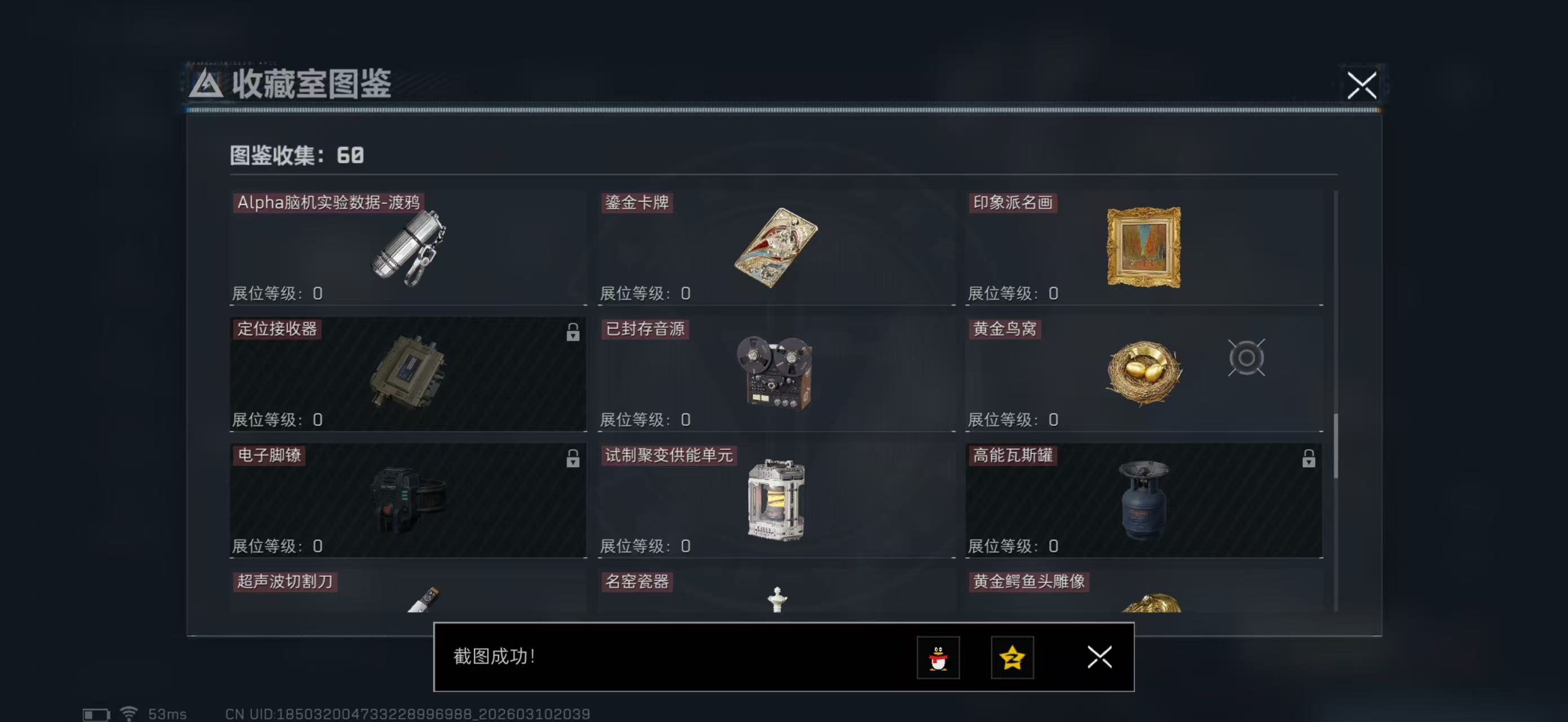Click the lock icon on 定位接收器
Screen dimensions: 1568x722
[x=573, y=333]
